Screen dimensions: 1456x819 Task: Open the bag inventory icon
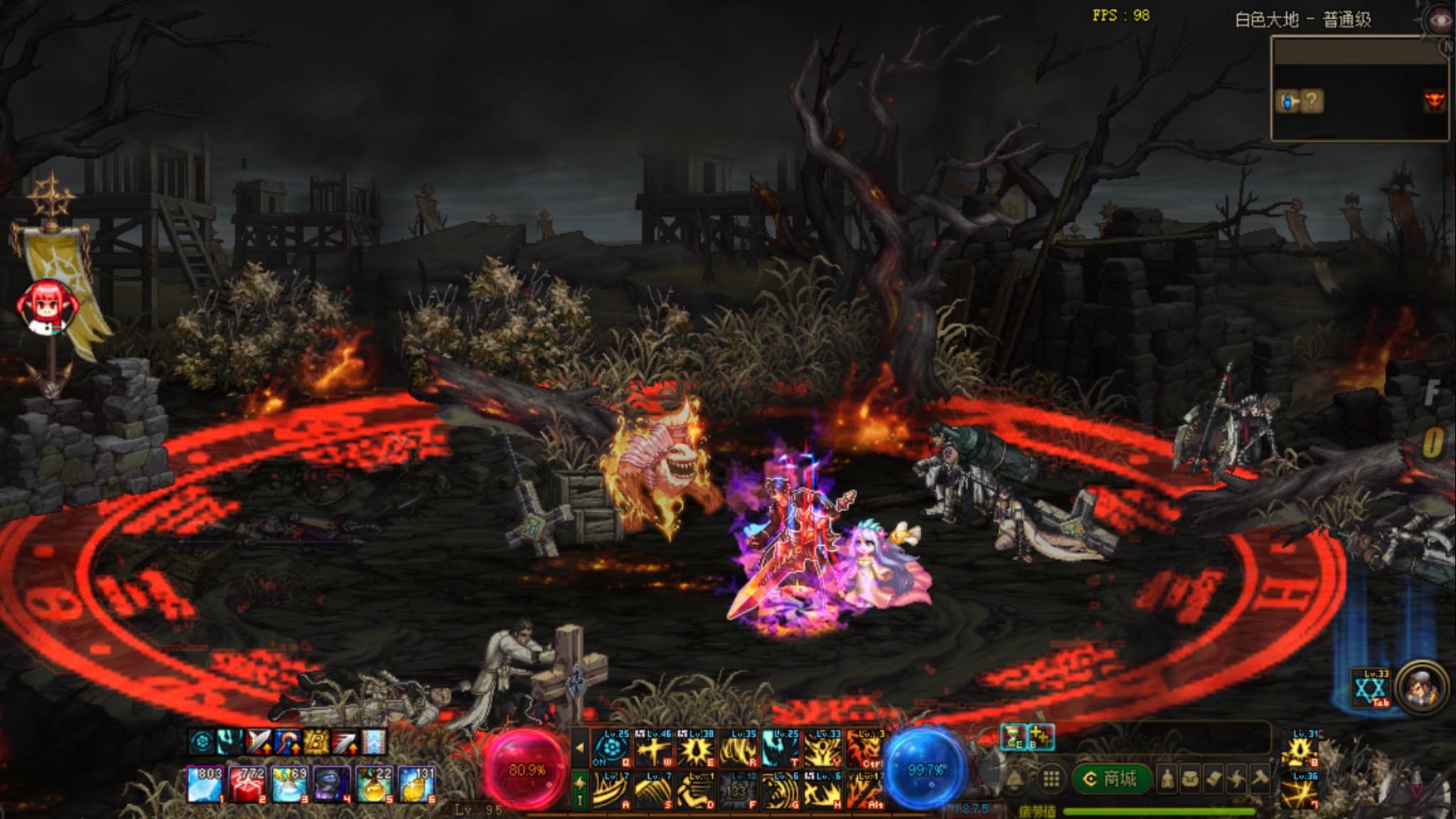click(x=1189, y=779)
